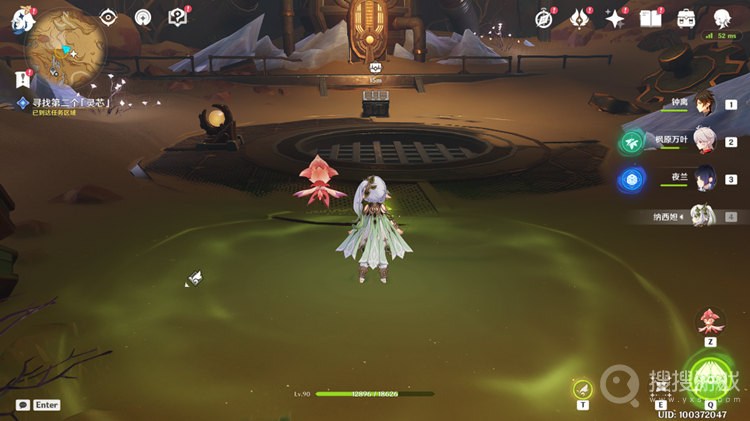Open the tutorial book icon with question mark
750x421 pixels.
tap(177, 17)
